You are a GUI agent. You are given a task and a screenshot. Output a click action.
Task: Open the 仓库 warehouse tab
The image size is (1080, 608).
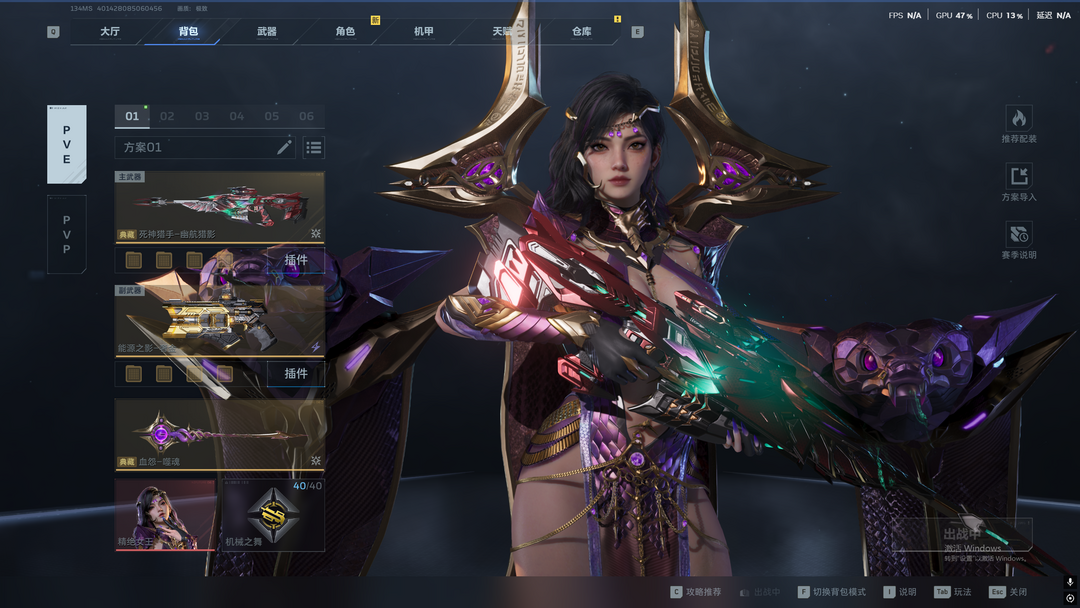click(581, 32)
